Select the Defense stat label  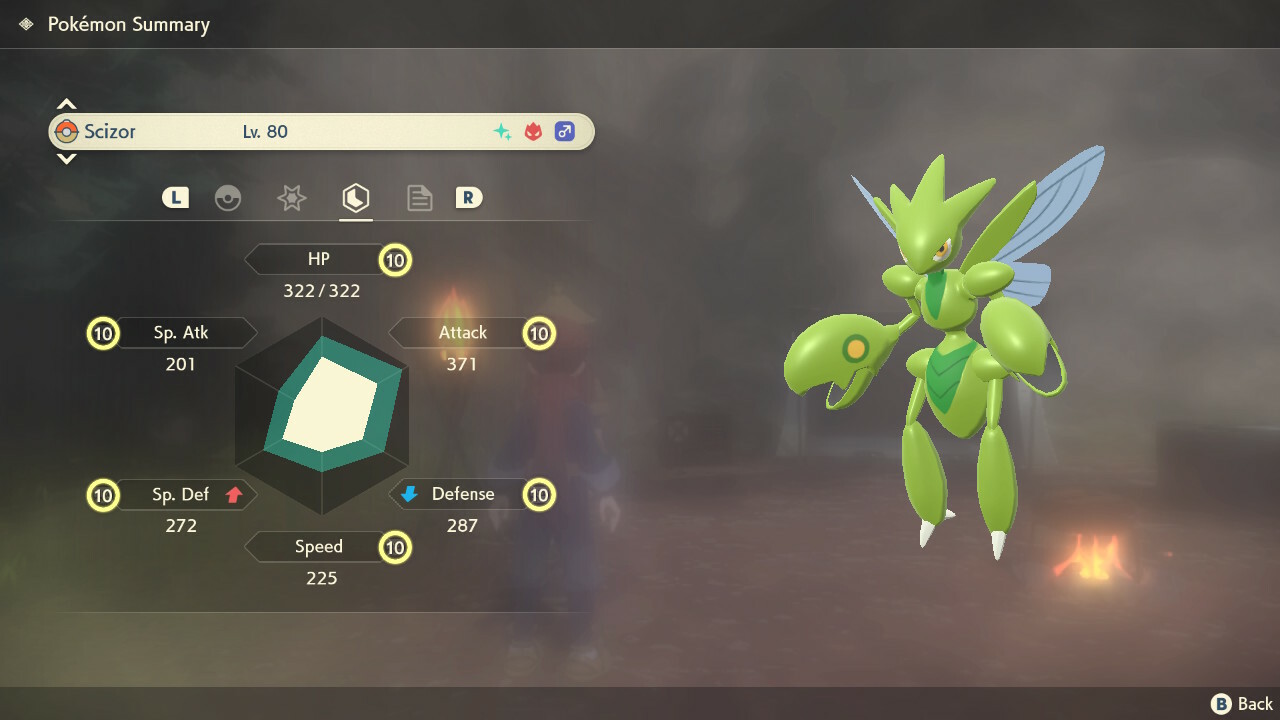coord(462,494)
